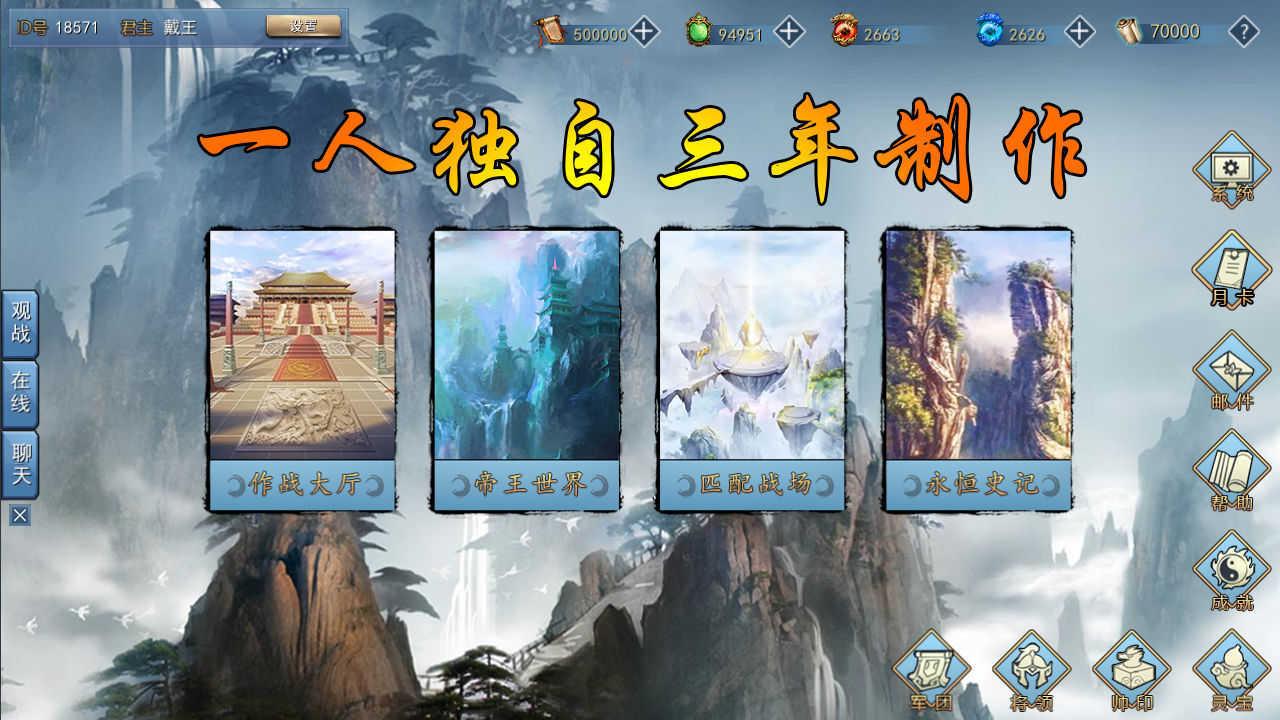Screen dimensions: 1280x720
Task: Close the sidebar with the × button
Action: click(x=18, y=516)
